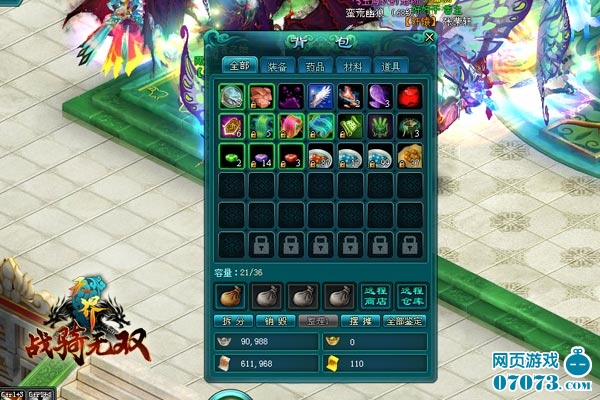This screenshot has width=600, height=400.
Task: Select the red rose item slot
Action: (x=410, y=96)
